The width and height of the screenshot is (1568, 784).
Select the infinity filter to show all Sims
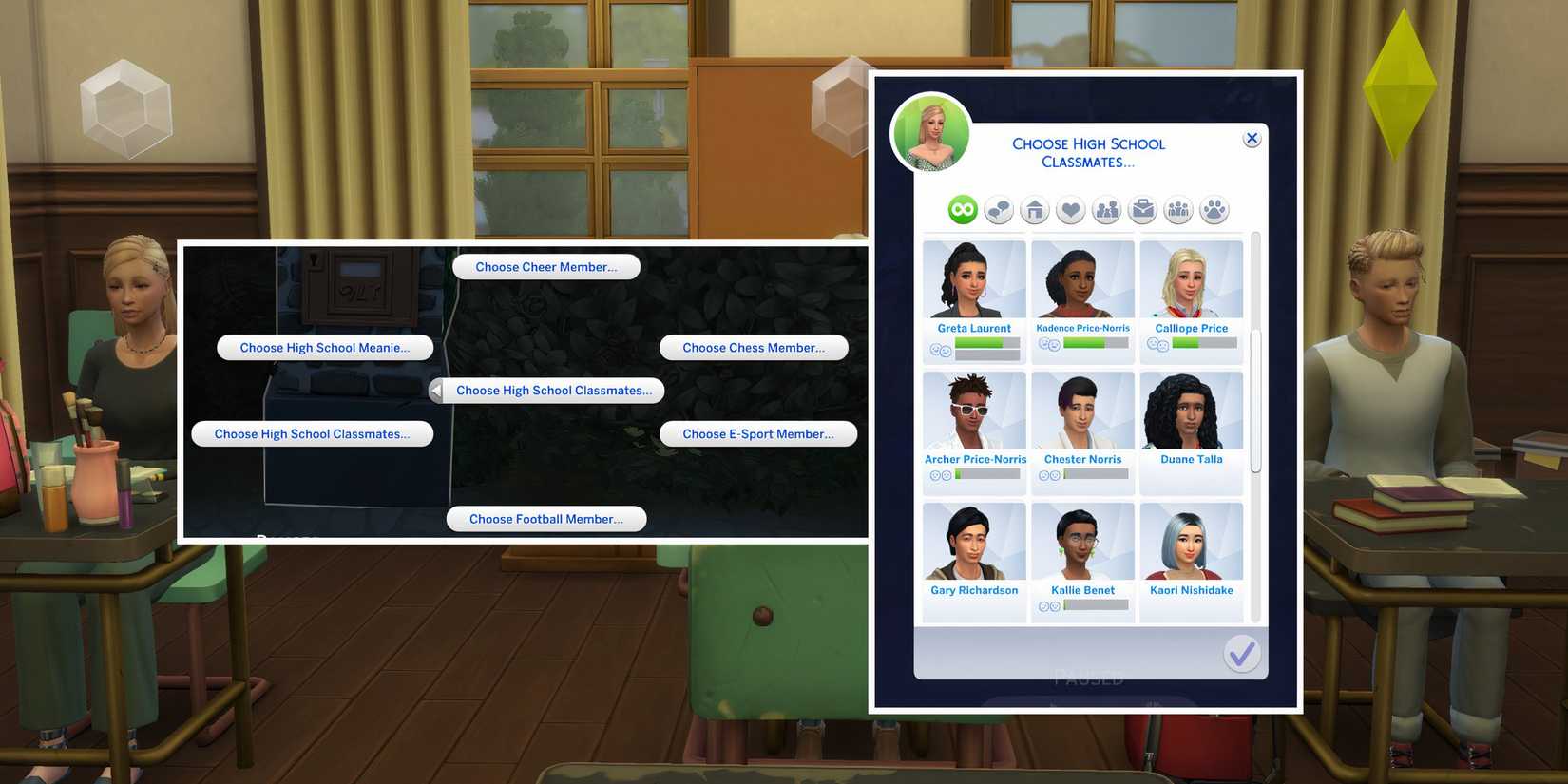961,209
